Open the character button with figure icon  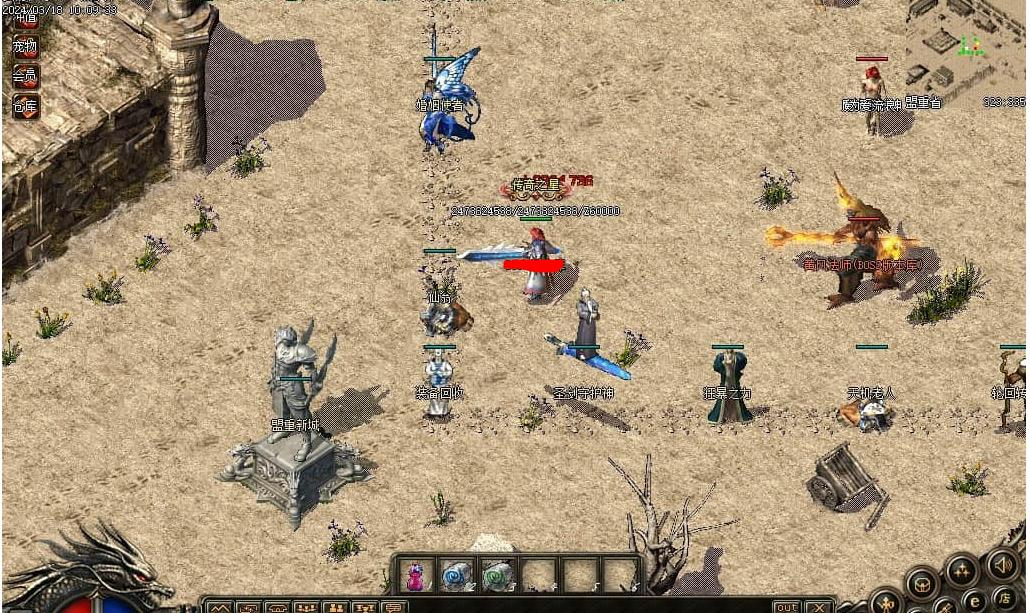(x=887, y=602)
